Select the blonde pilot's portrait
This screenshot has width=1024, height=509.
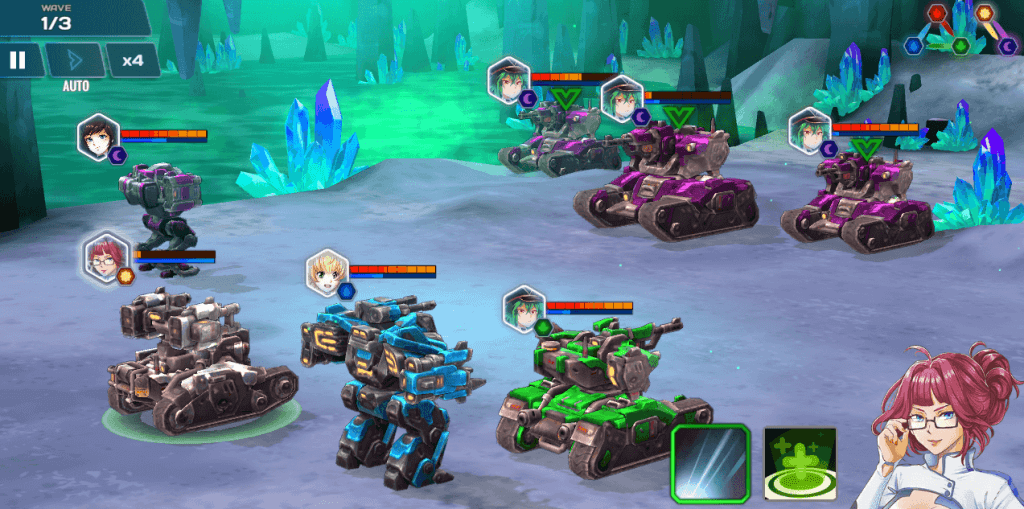330,274
